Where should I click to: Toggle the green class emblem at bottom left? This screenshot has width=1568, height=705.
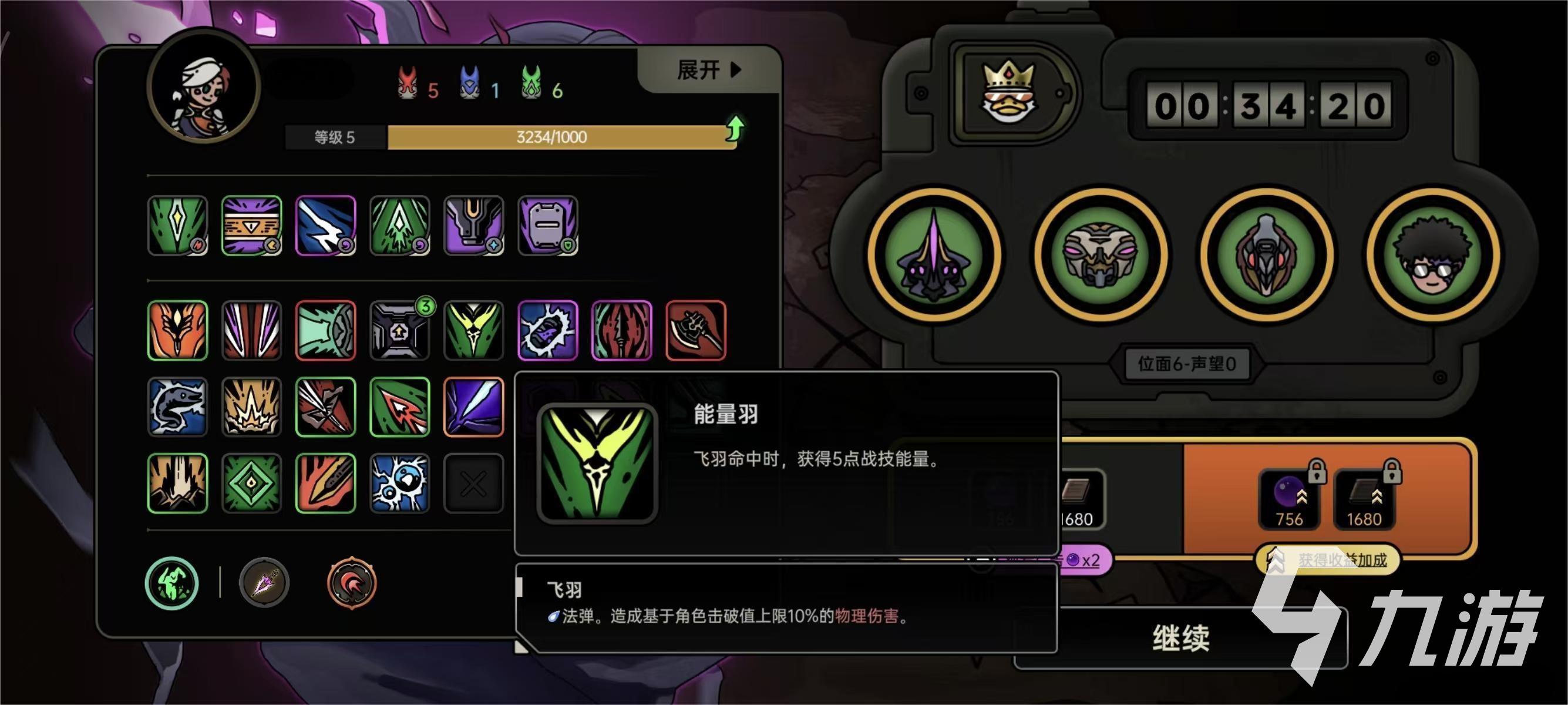point(171,583)
